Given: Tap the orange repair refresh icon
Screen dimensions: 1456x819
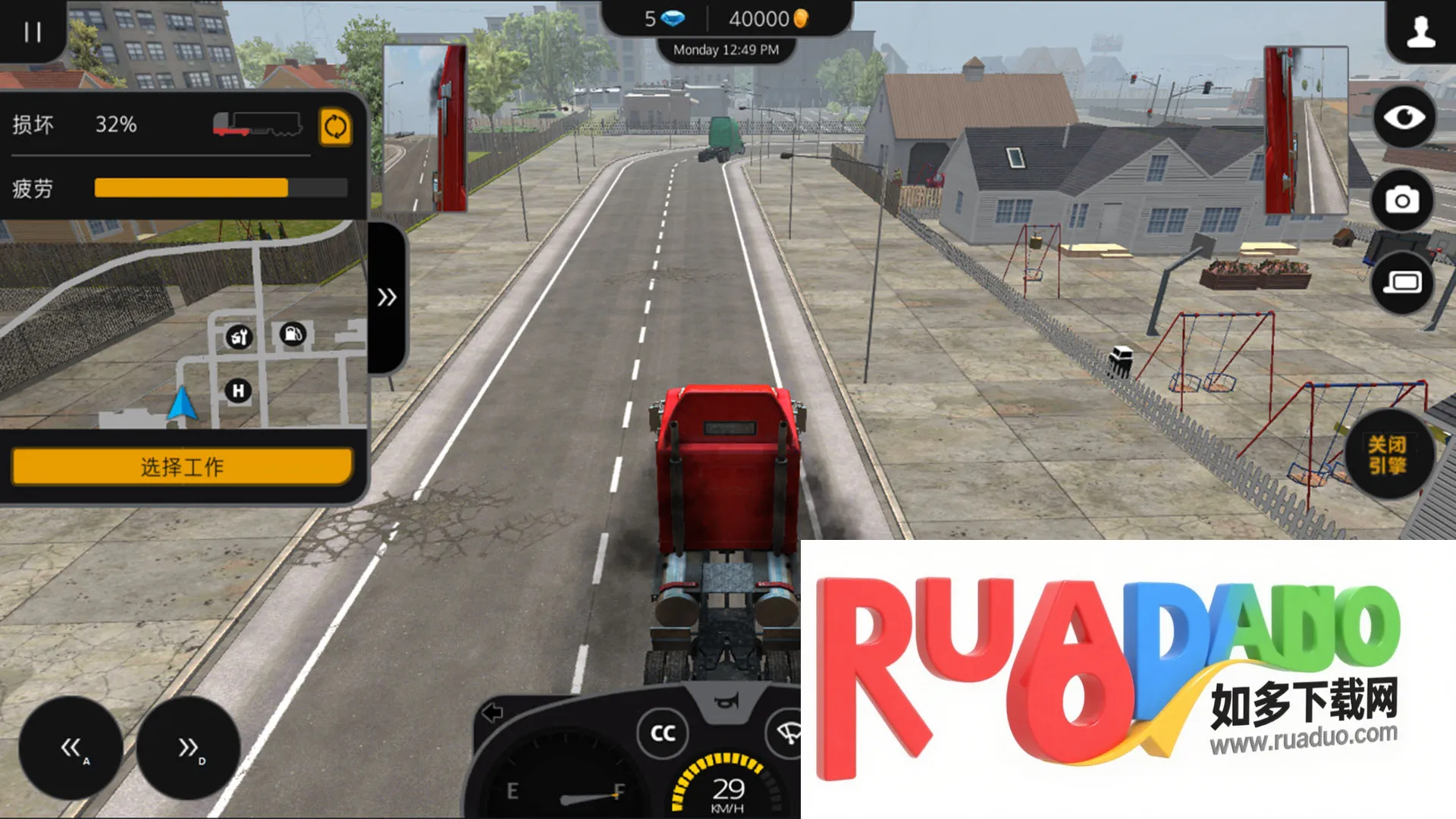Looking at the screenshot, I should [335, 127].
